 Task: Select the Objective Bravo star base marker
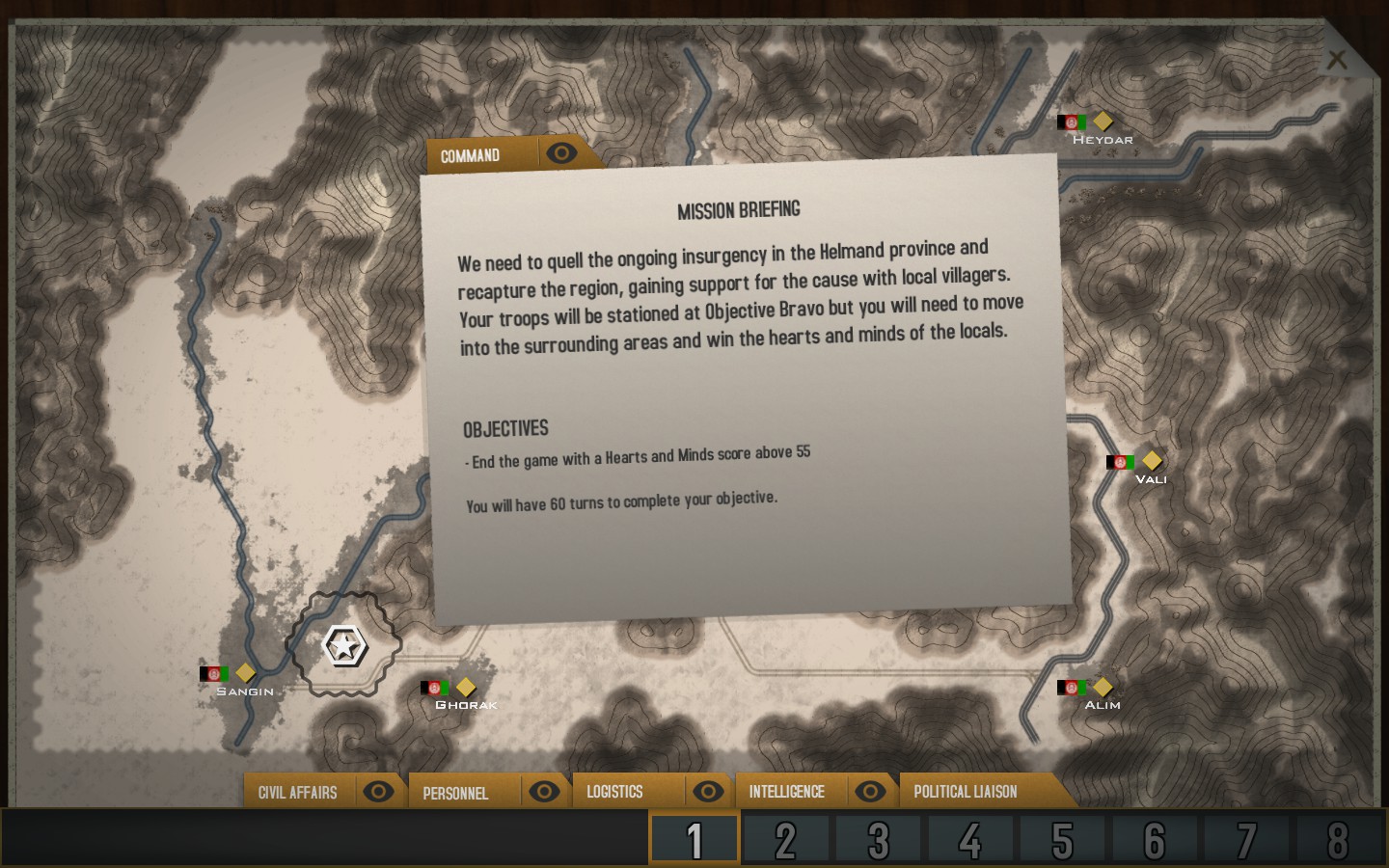tap(344, 645)
